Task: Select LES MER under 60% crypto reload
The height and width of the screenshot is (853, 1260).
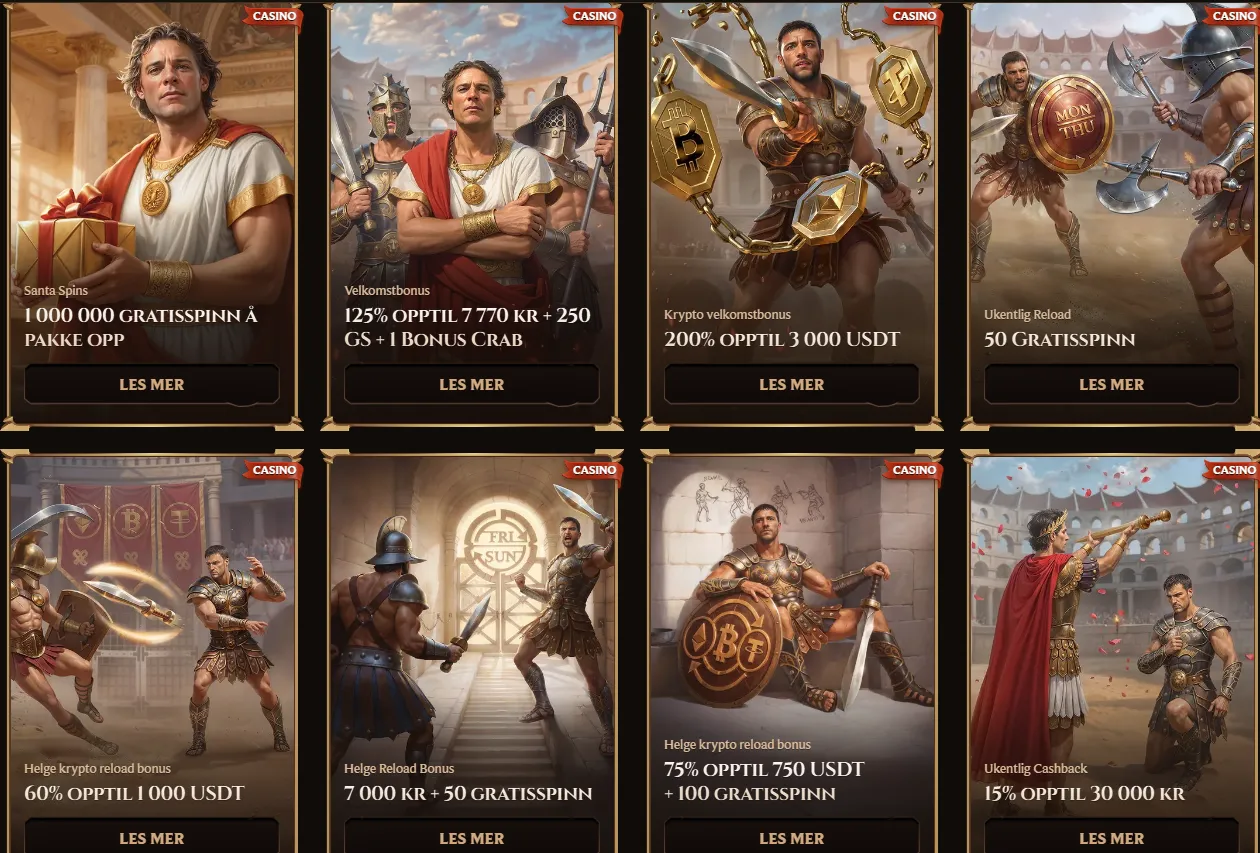Action: click(152, 837)
